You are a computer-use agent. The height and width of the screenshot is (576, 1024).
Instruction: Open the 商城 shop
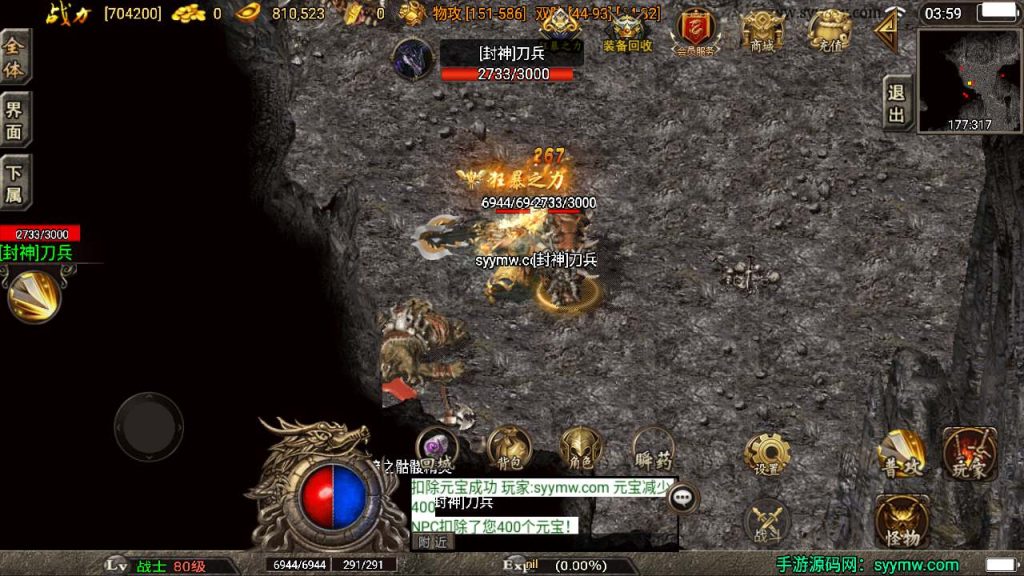[762, 30]
